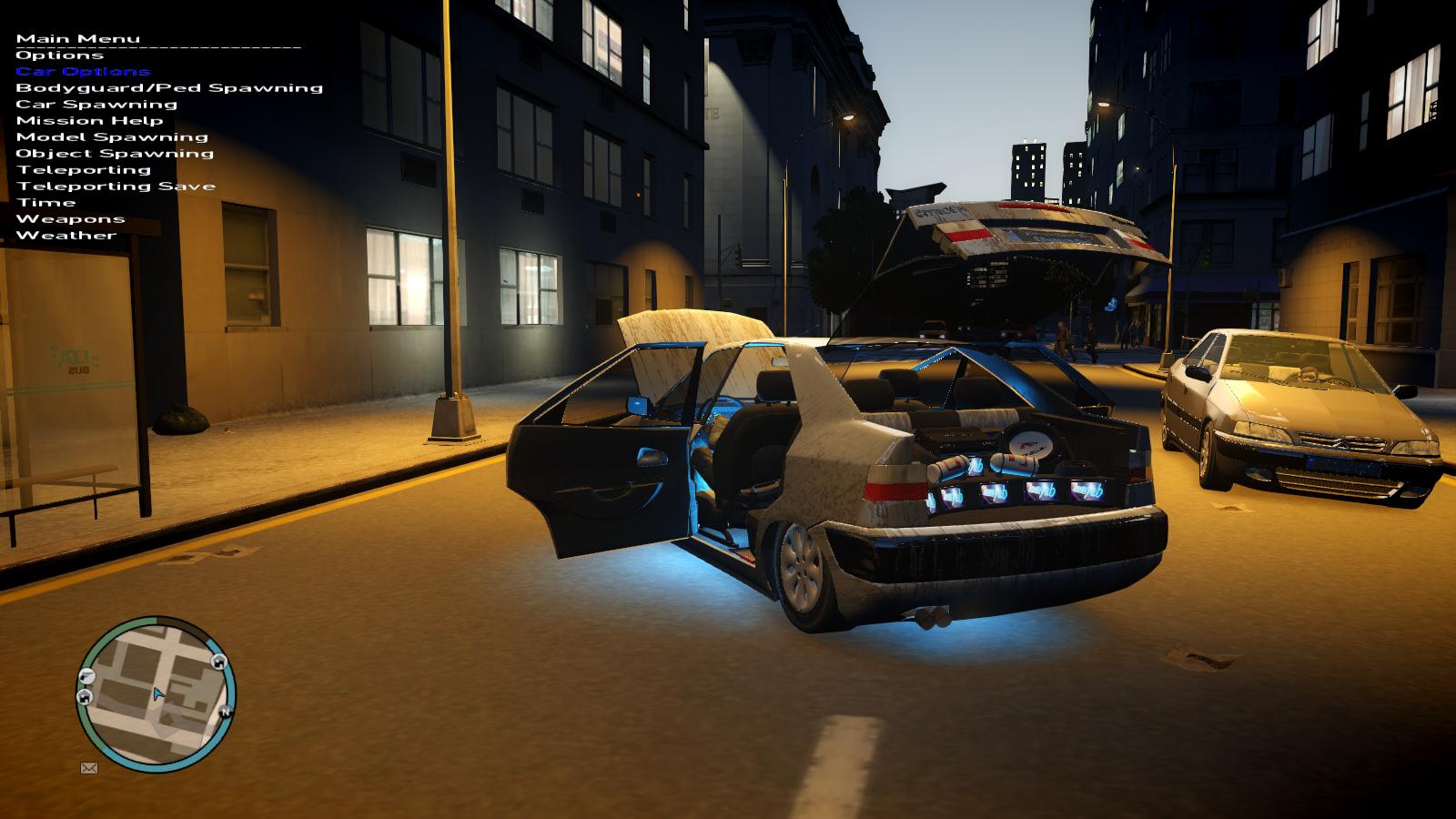Select the Time menu entry

(45, 203)
